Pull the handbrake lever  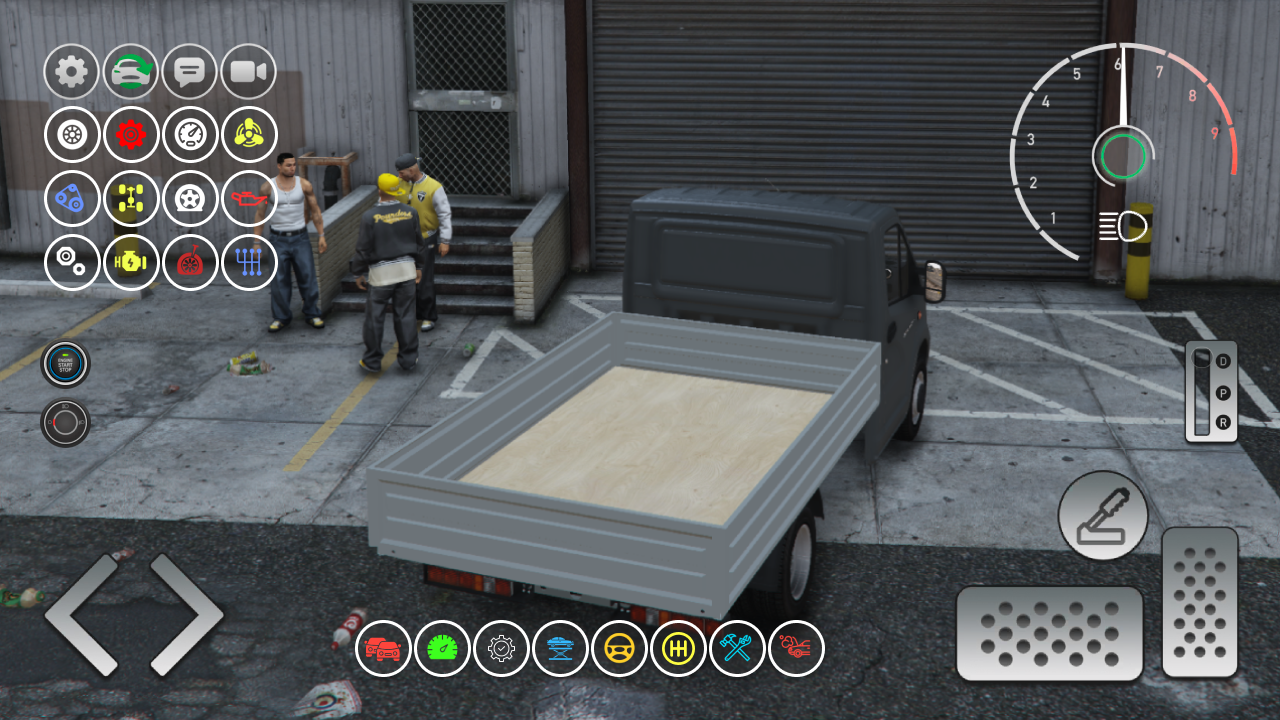(x=1102, y=515)
